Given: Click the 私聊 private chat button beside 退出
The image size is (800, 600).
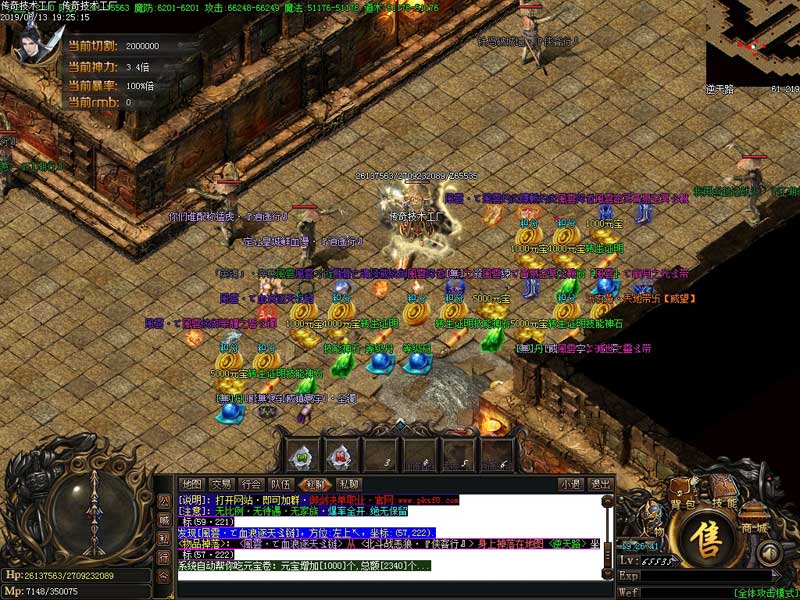Looking at the screenshot, I should (349, 484).
